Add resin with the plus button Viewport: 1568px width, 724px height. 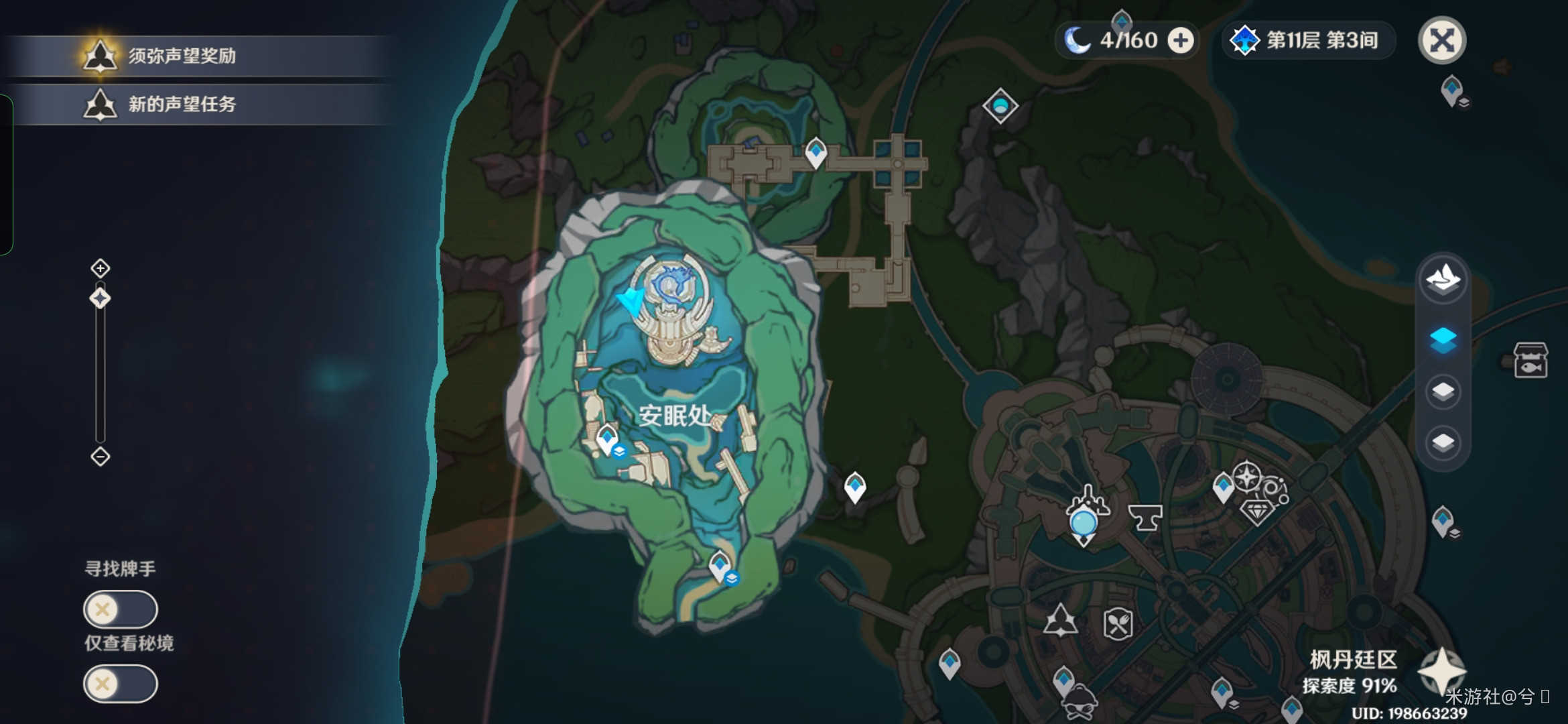click(1181, 40)
